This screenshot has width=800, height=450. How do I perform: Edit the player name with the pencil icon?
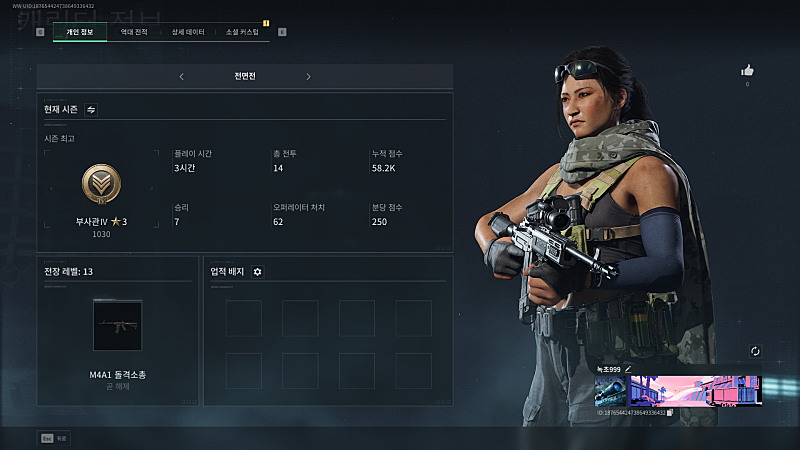[629, 369]
